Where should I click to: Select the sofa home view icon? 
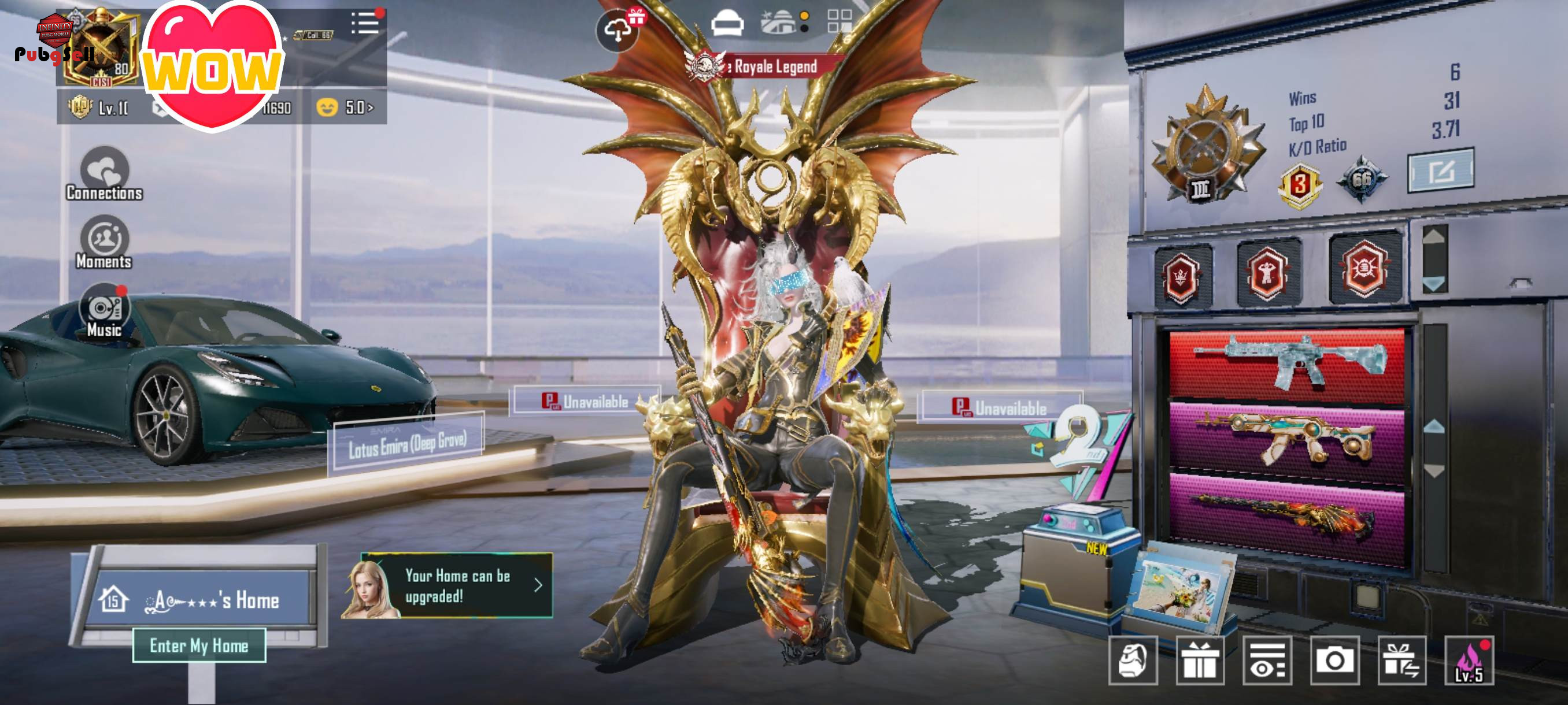click(x=727, y=24)
